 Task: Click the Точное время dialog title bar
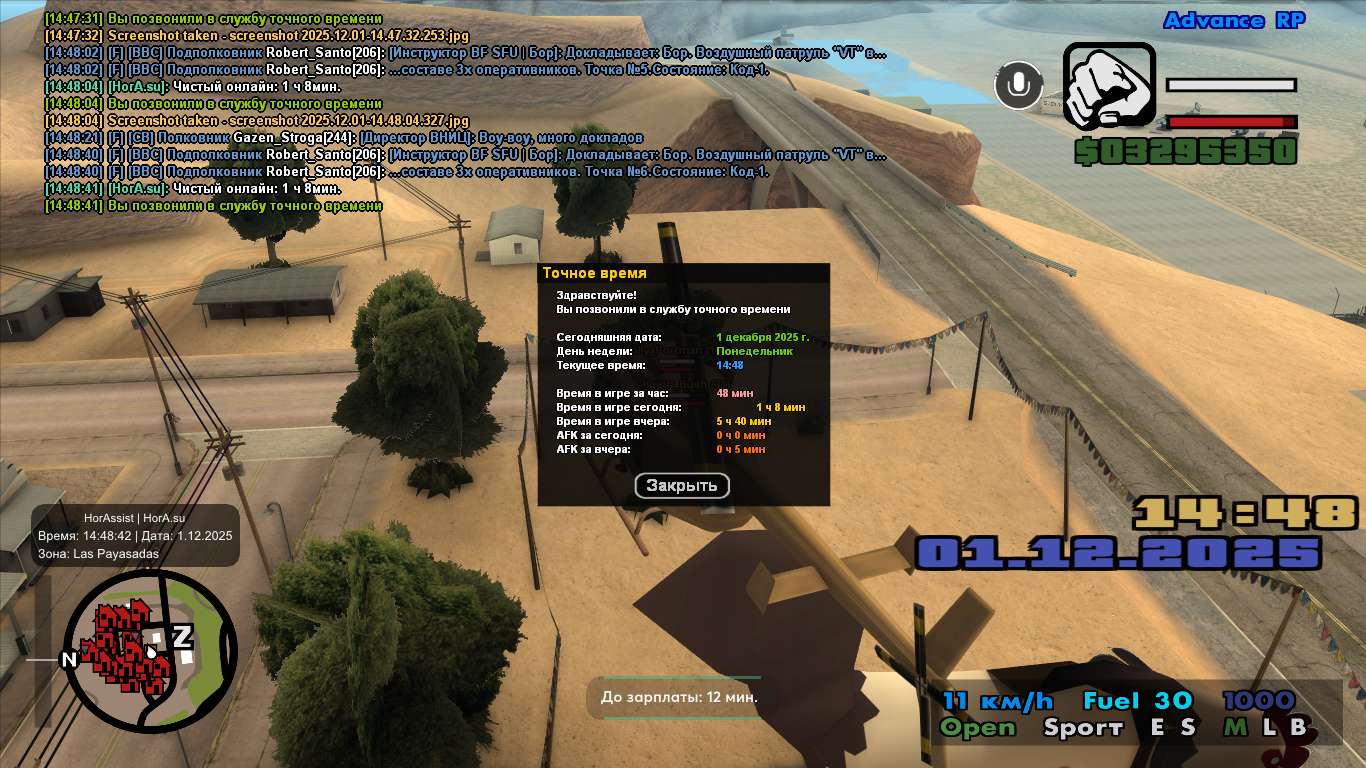point(683,273)
